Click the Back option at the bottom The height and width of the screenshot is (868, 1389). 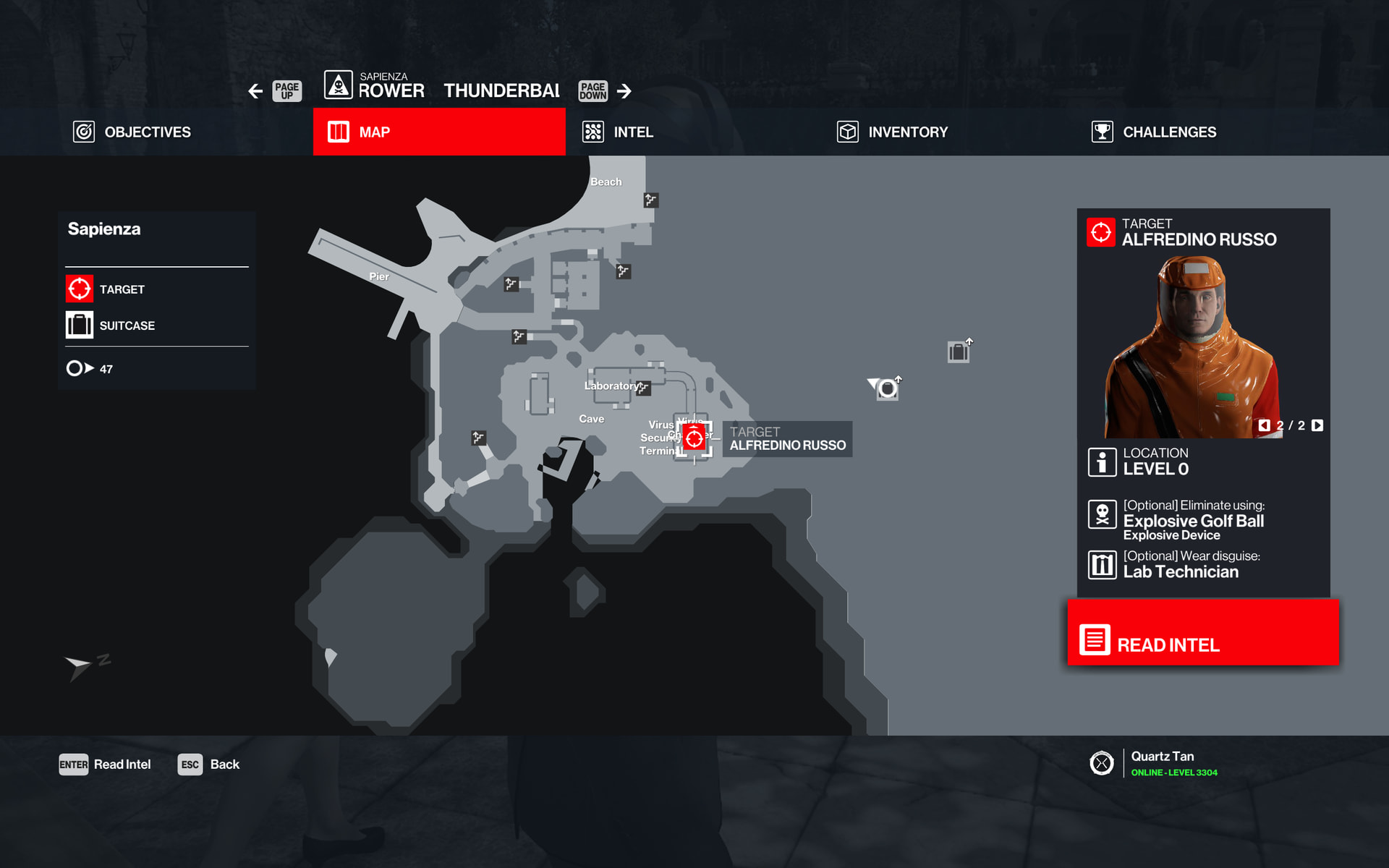point(209,765)
